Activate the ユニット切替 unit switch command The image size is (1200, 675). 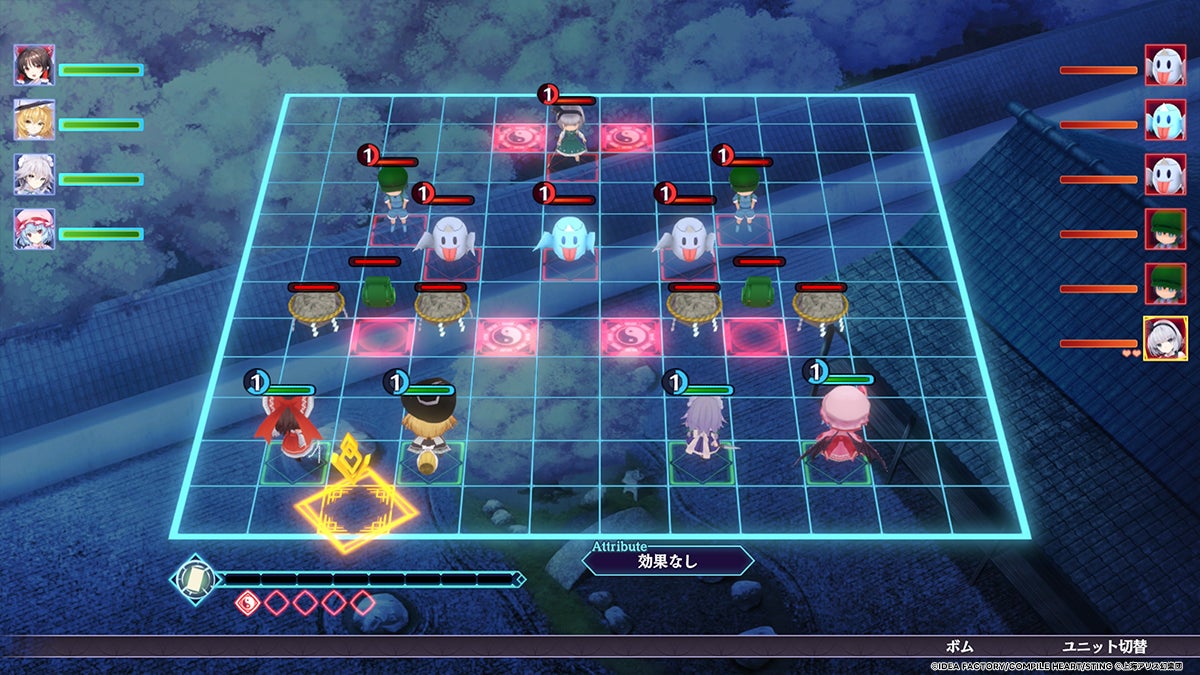click(x=1106, y=647)
